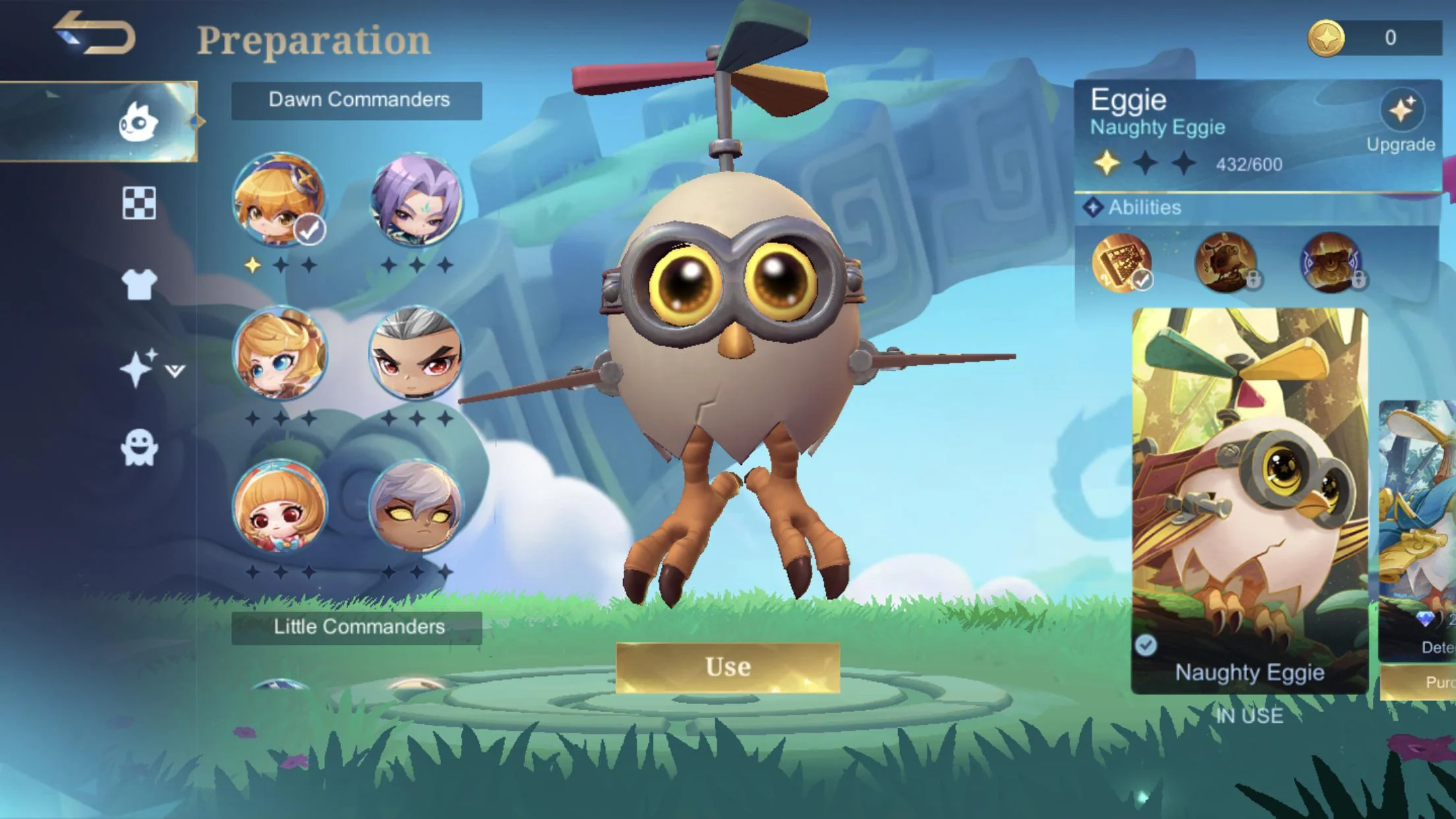Viewport: 1456px width, 819px height.
Task: Open the Little Commanders section header
Action: click(x=359, y=627)
